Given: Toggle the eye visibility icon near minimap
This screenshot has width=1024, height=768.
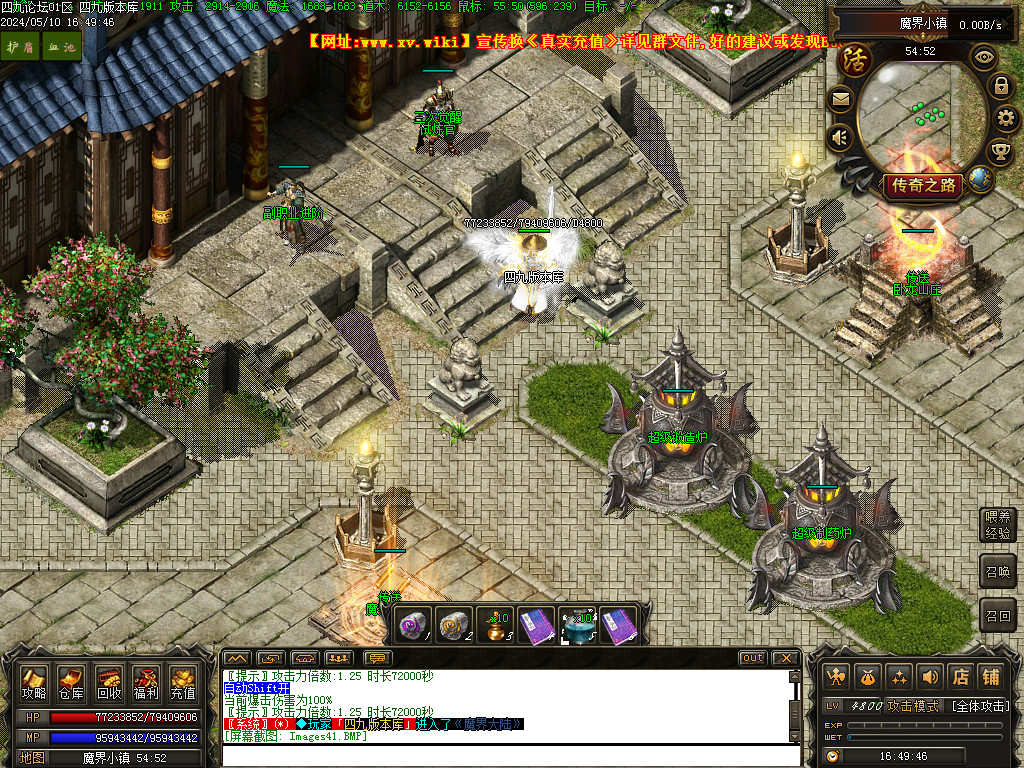Looking at the screenshot, I should 984,56.
